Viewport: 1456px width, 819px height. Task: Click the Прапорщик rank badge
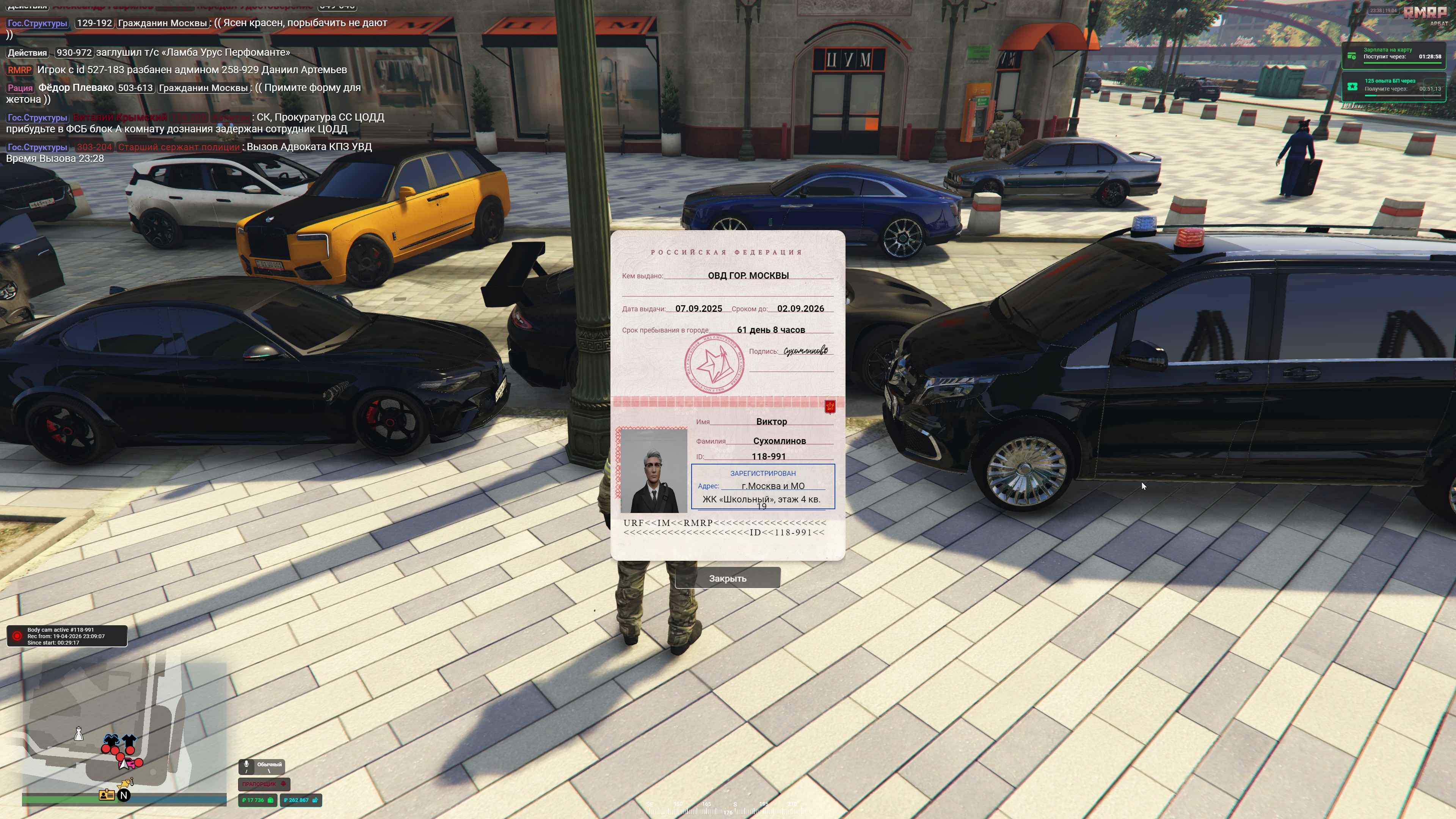[x=264, y=784]
